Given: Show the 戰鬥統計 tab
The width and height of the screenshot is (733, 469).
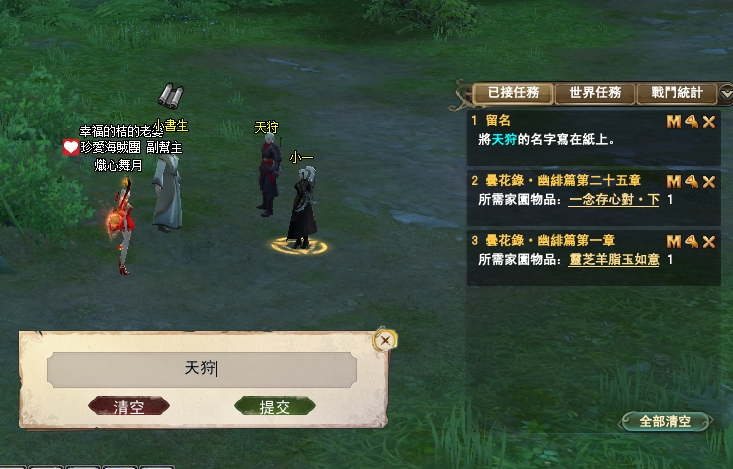Looking at the screenshot, I should (x=676, y=93).
